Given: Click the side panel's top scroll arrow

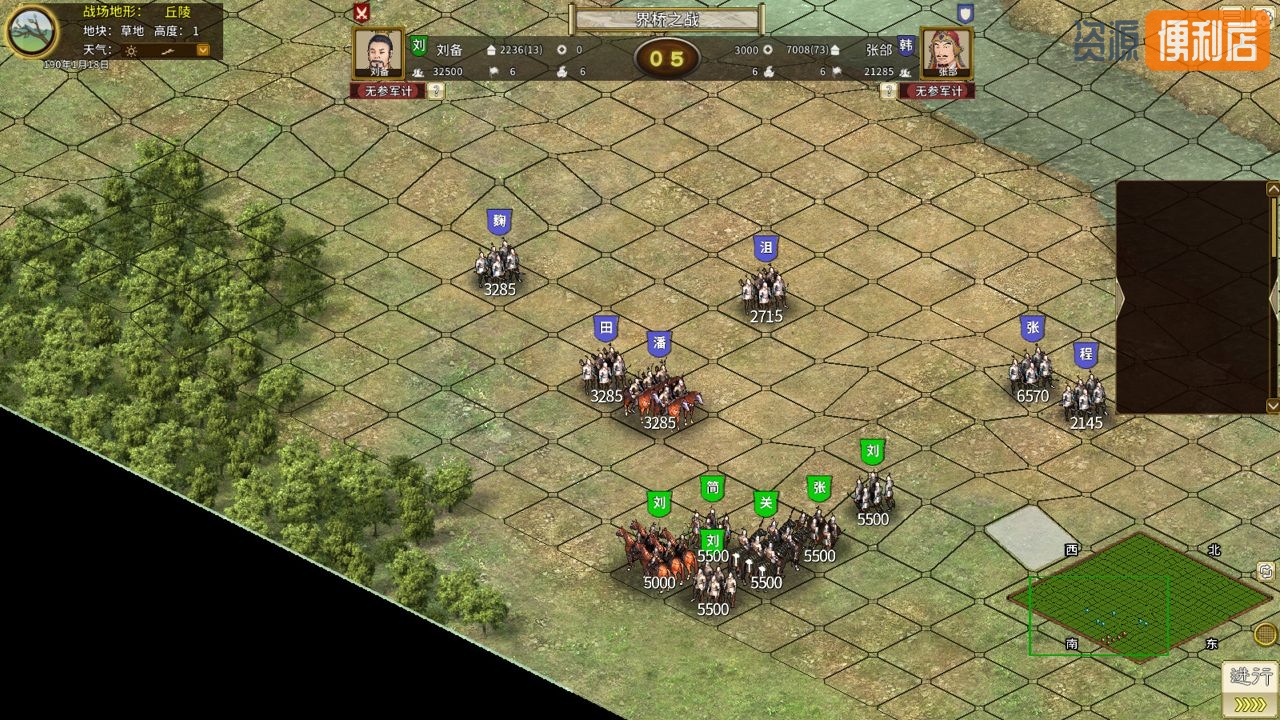Looking at the screenshot, I should click(x=1273, y=188).
